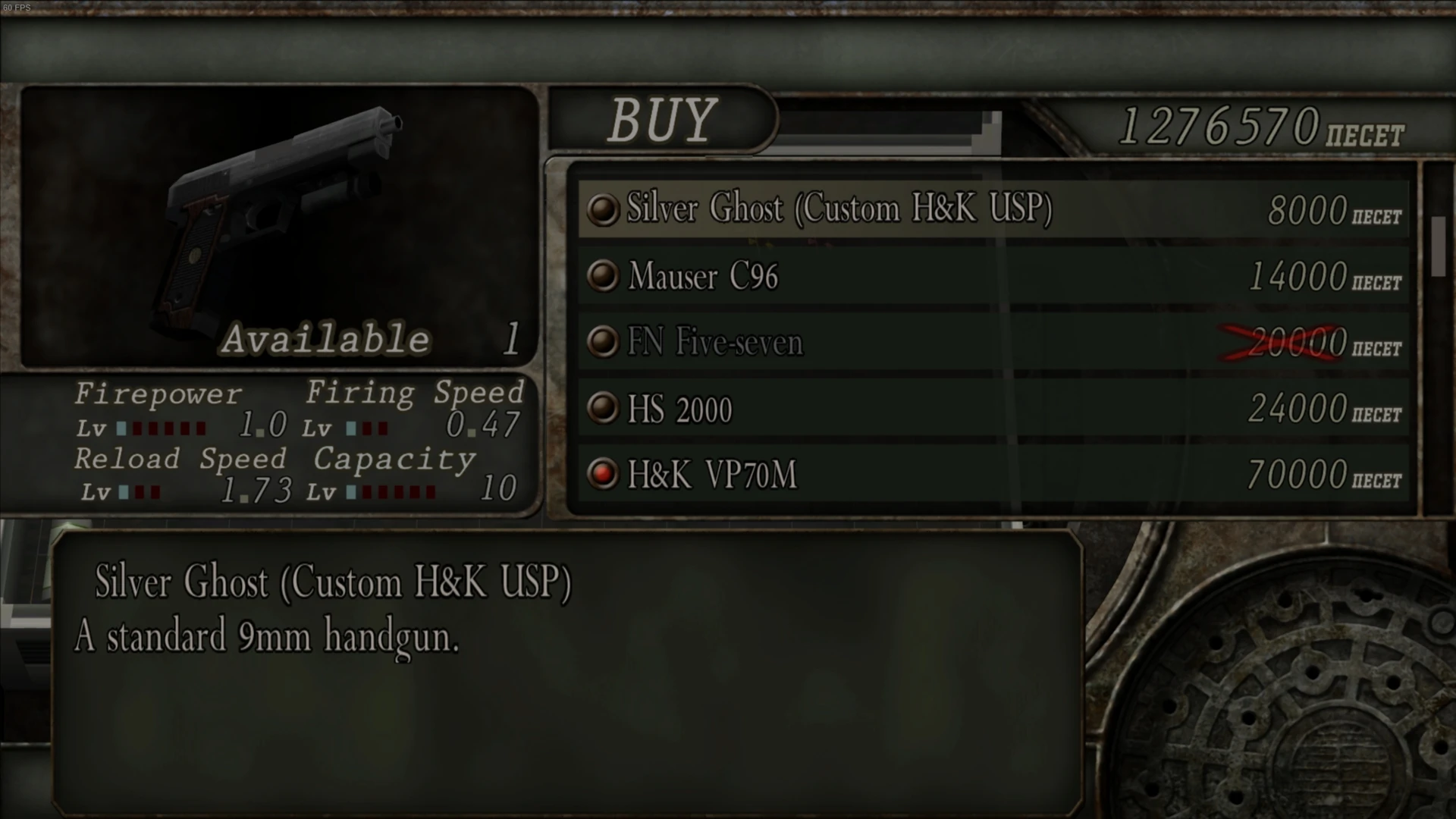Open the BUY tab header
Image resolution: width=1456 pixels, height=819 pixels.
[662, 120]
